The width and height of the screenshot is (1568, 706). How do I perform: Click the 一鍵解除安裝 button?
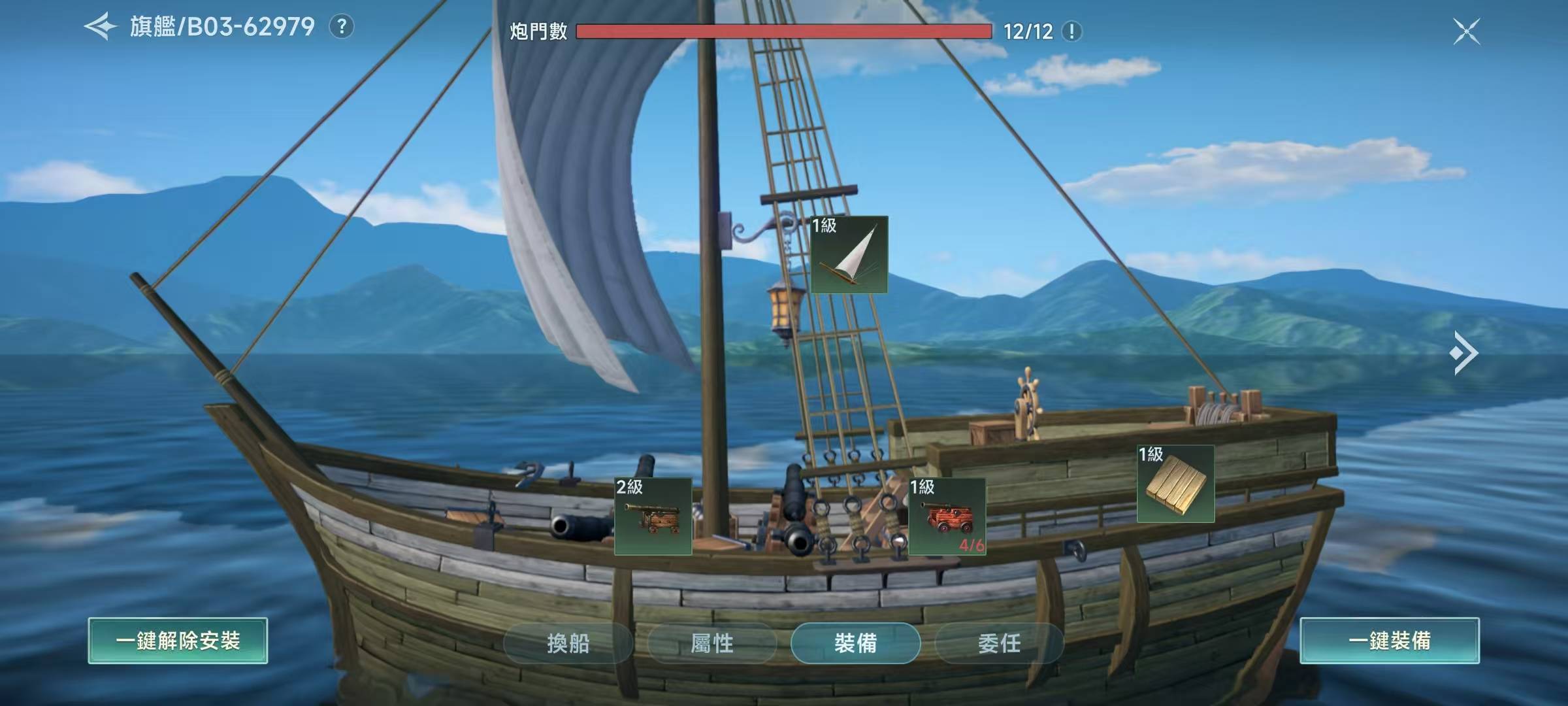(178, 641)
